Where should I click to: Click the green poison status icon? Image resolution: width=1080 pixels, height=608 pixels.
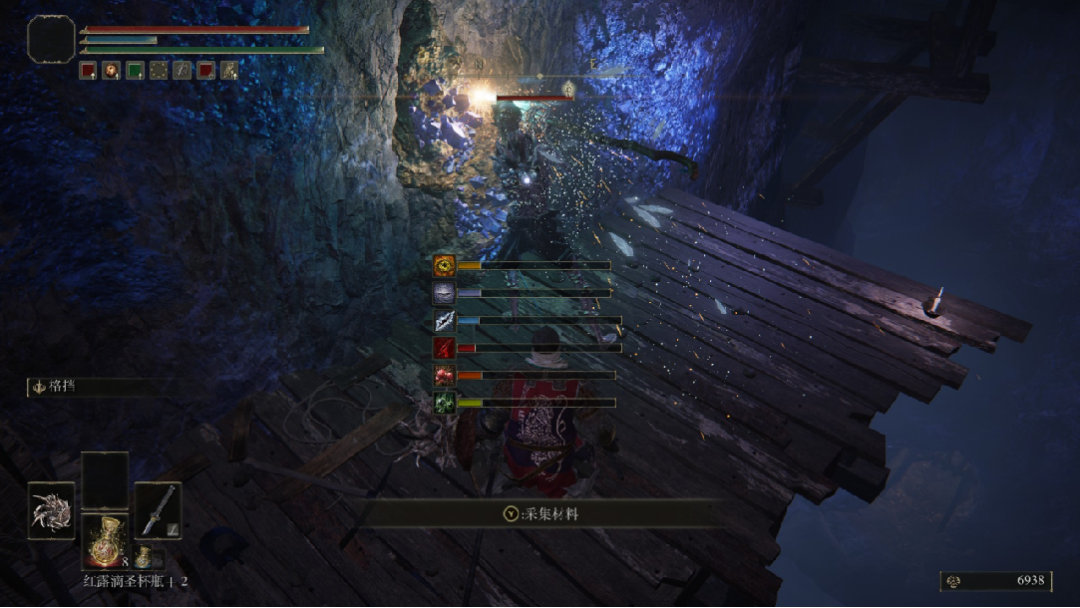click(444, 402)
